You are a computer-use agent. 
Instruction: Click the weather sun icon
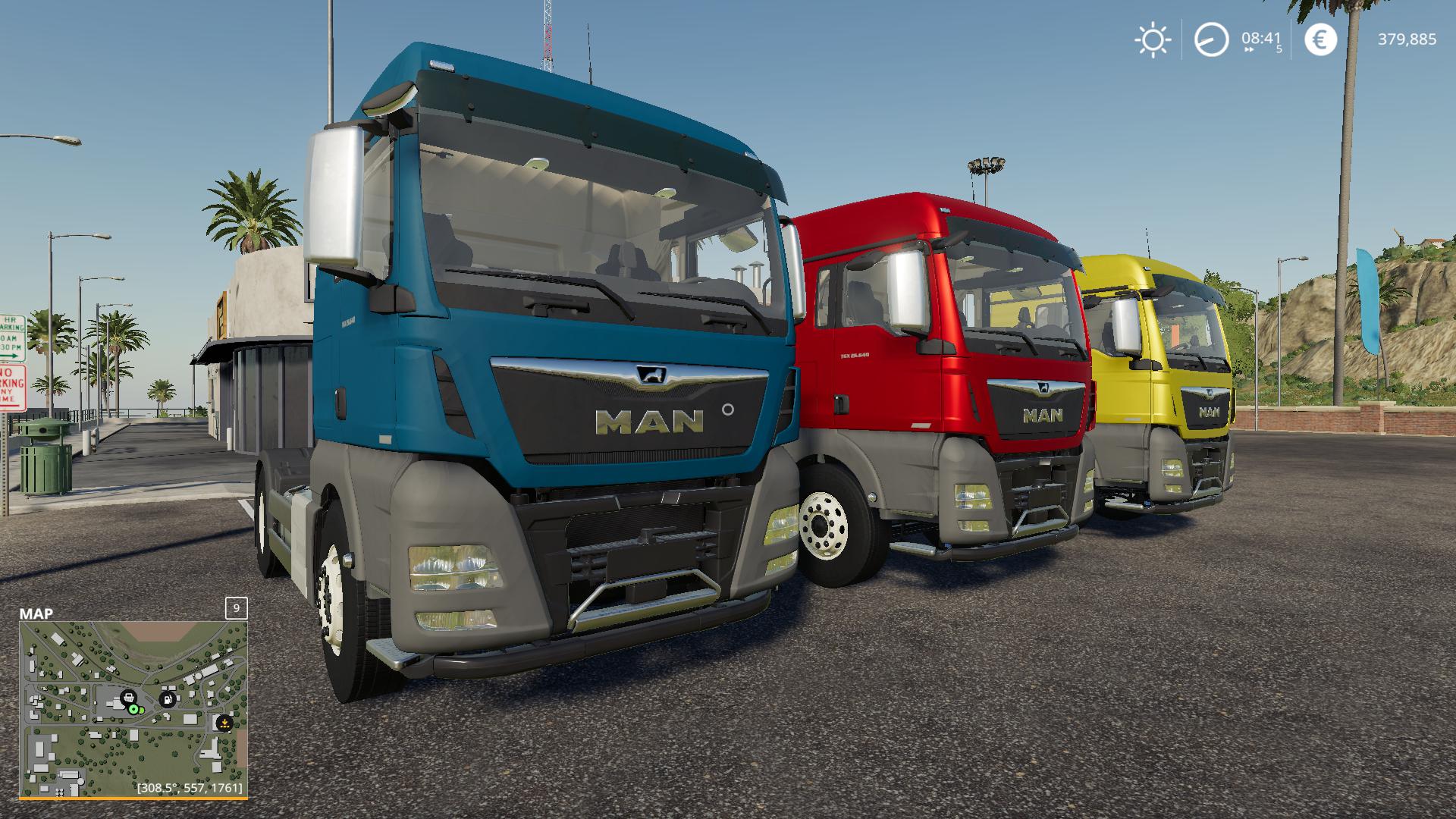(x=1153, y=39)
